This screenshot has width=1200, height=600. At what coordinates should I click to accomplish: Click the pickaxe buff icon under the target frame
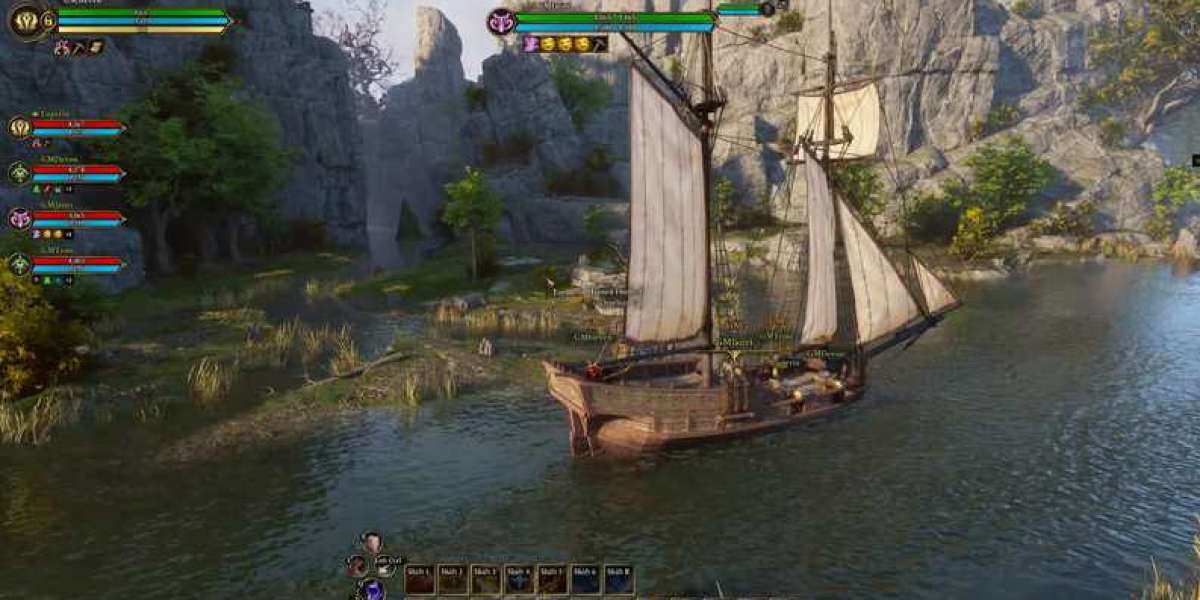click(x=600, y=44)
